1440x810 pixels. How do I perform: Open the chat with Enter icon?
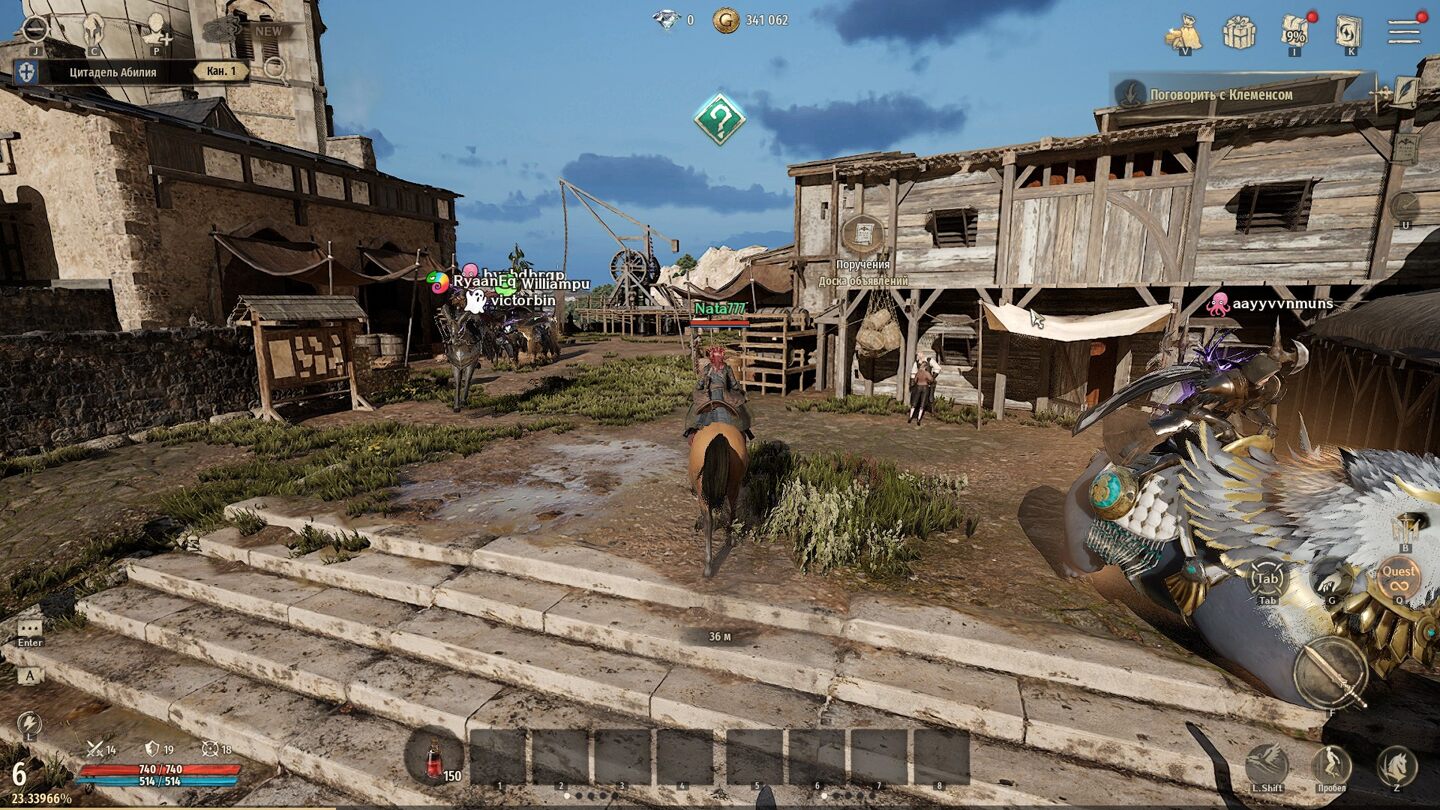tap(30, 629)
